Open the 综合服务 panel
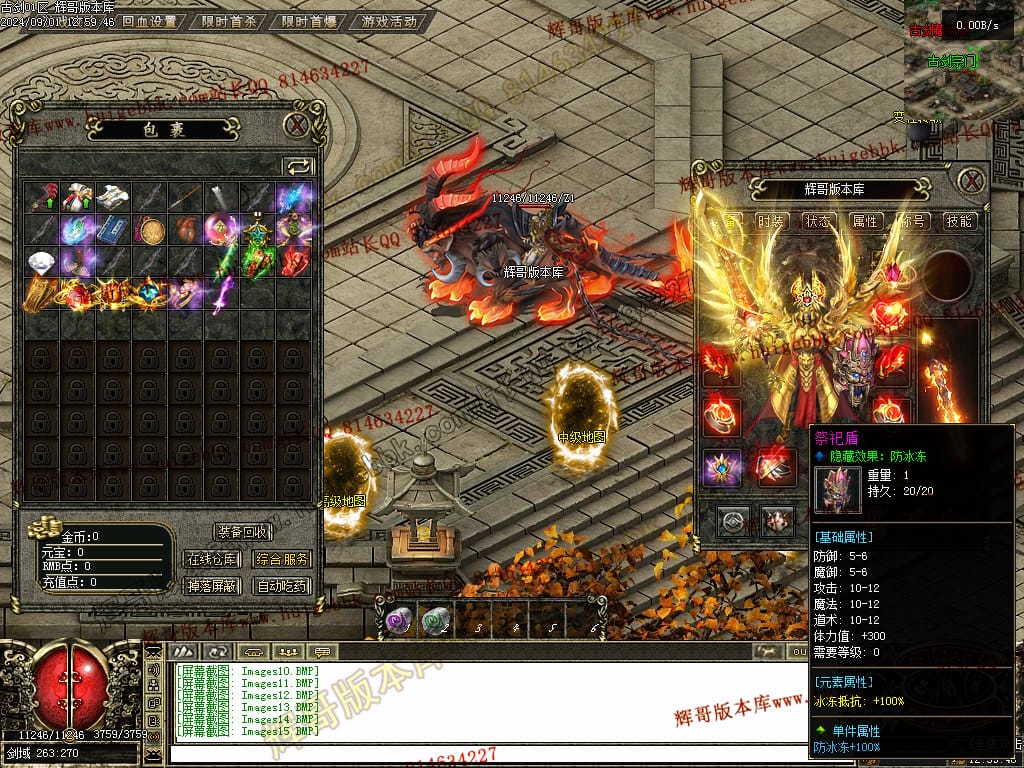Viewport: 1024px width, 768px height. coord(282,559)
